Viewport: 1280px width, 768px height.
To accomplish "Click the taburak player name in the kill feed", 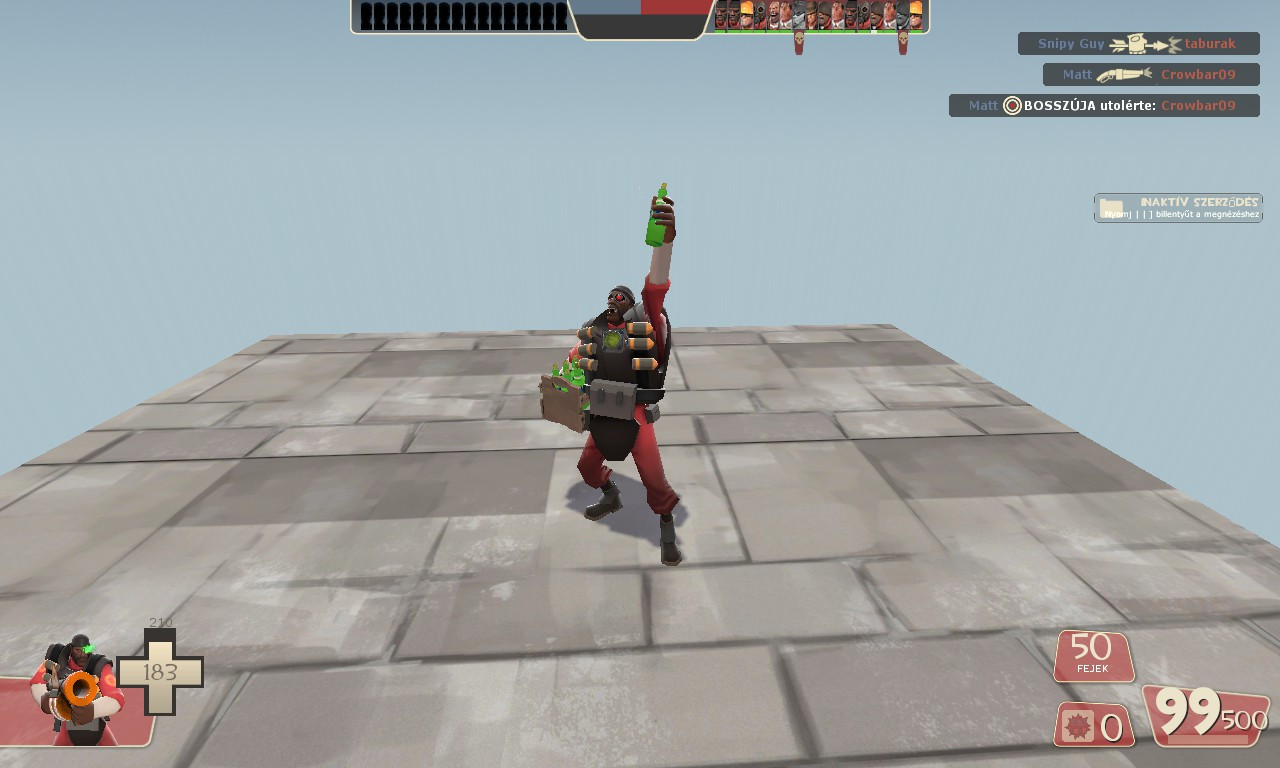I will tap(1210, 43).
